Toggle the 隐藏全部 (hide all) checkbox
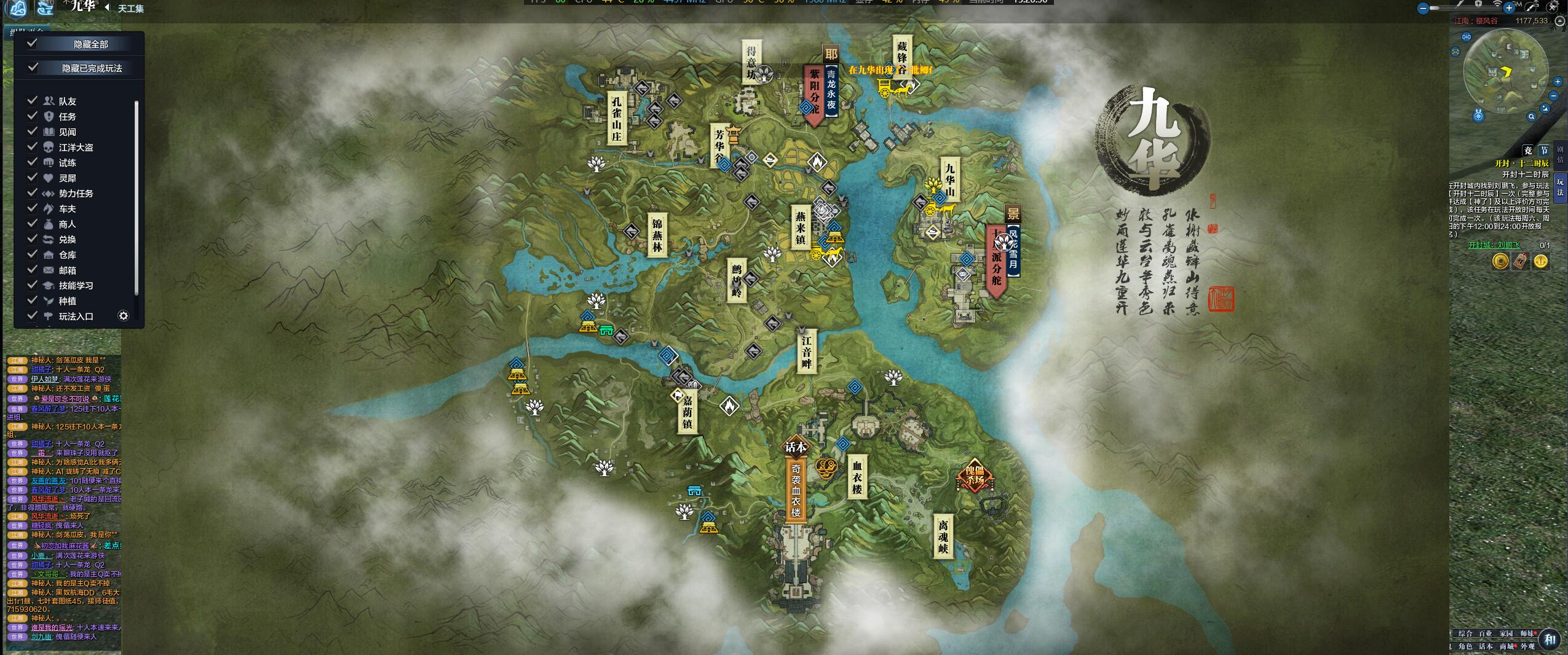 (x=33, y=44)
